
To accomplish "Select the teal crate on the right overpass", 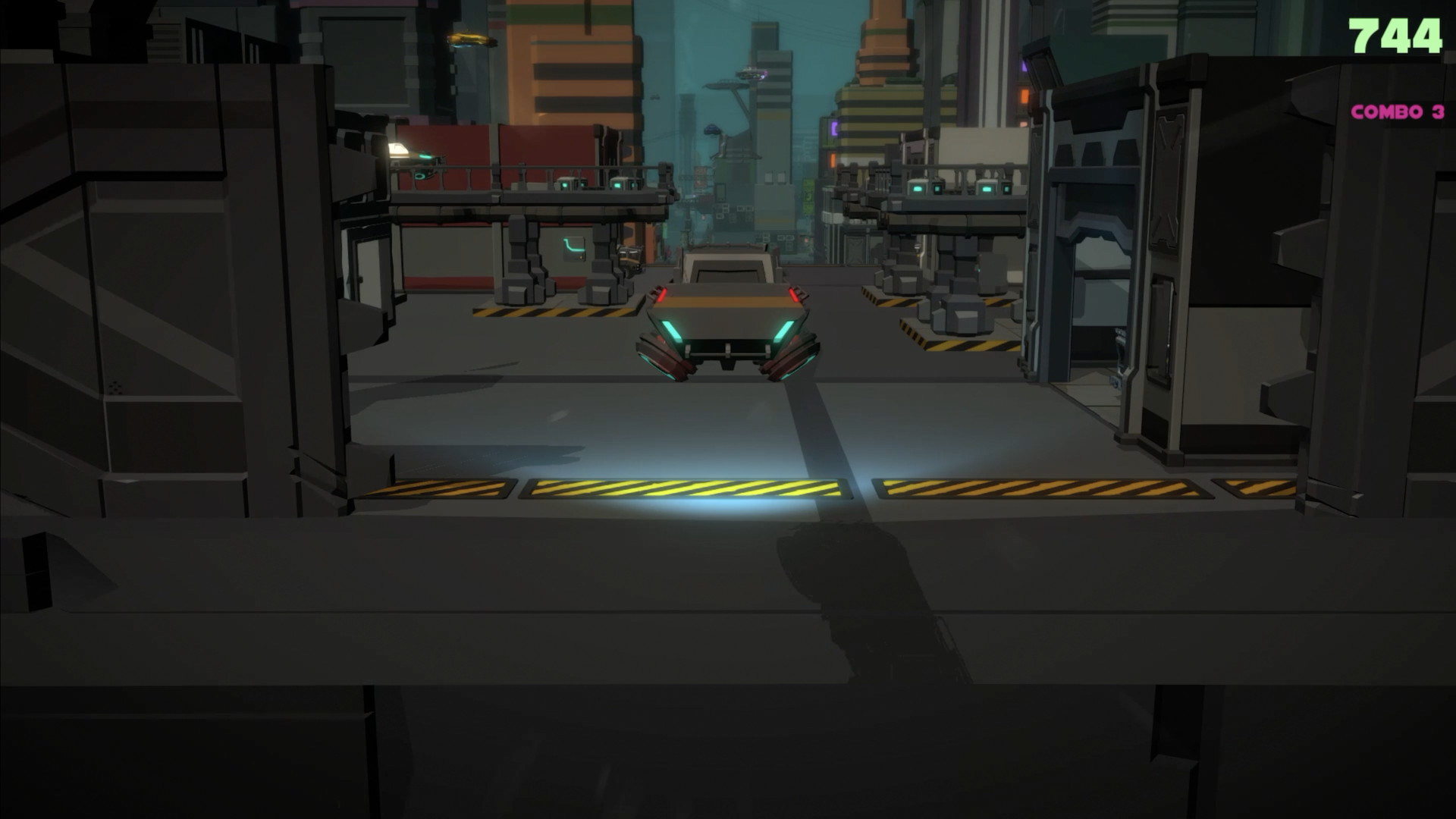I will 918,189.
